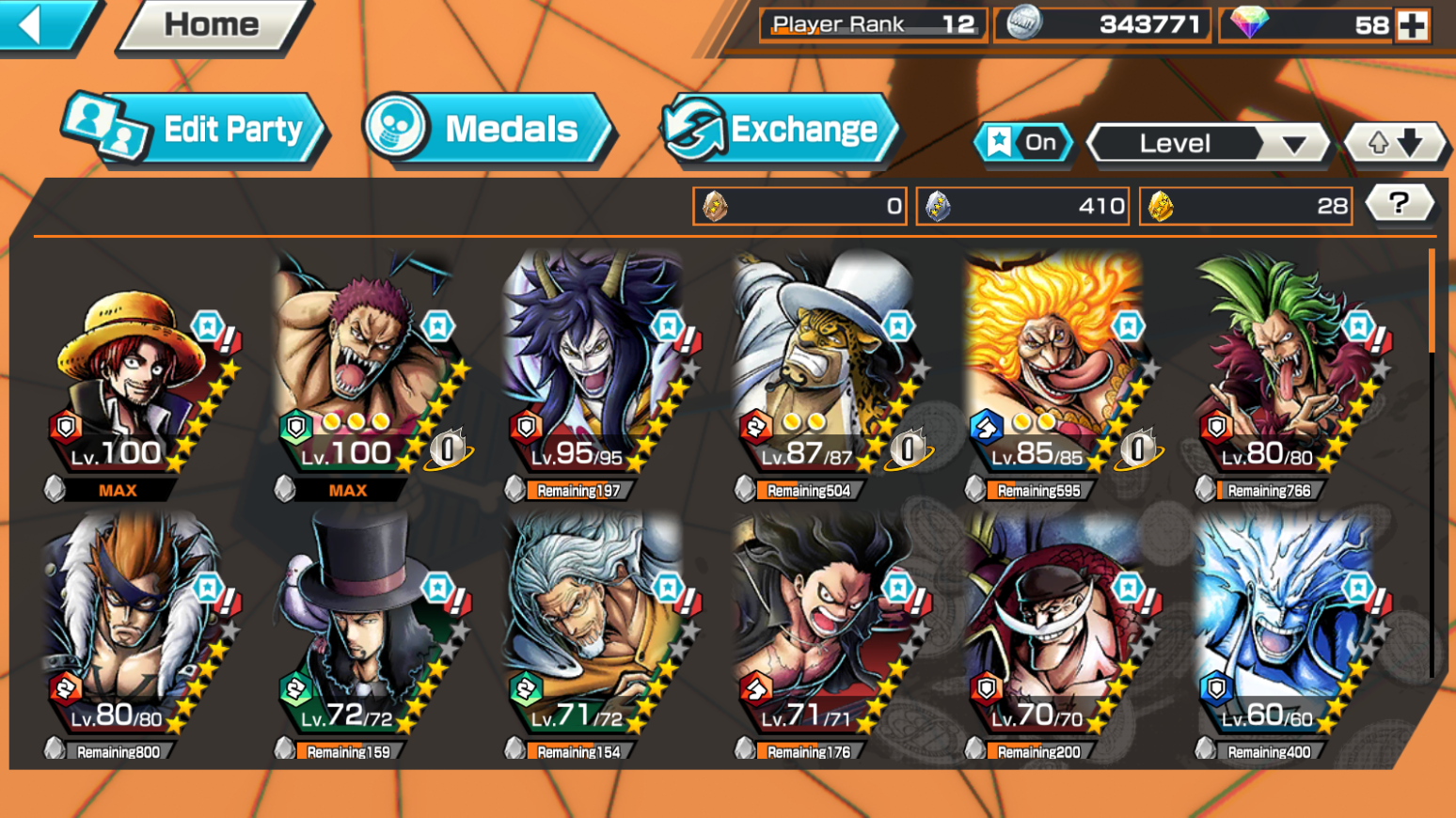This screenshot has width=1456, height=818.
Task: Open the Exchange screen
Action: [x=781, y=130]
